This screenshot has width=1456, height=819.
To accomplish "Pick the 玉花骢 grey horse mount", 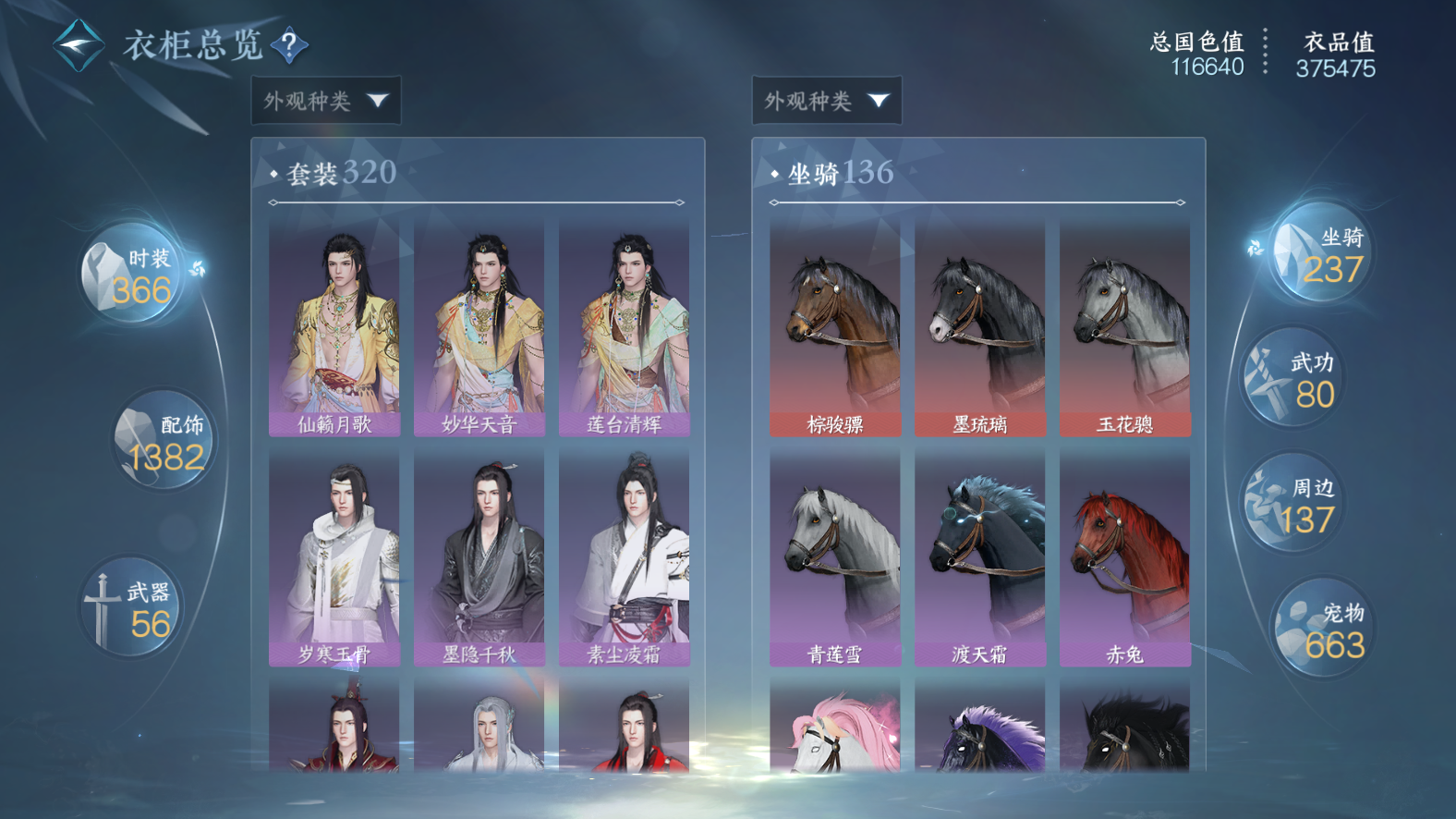I will (1124, 328).
